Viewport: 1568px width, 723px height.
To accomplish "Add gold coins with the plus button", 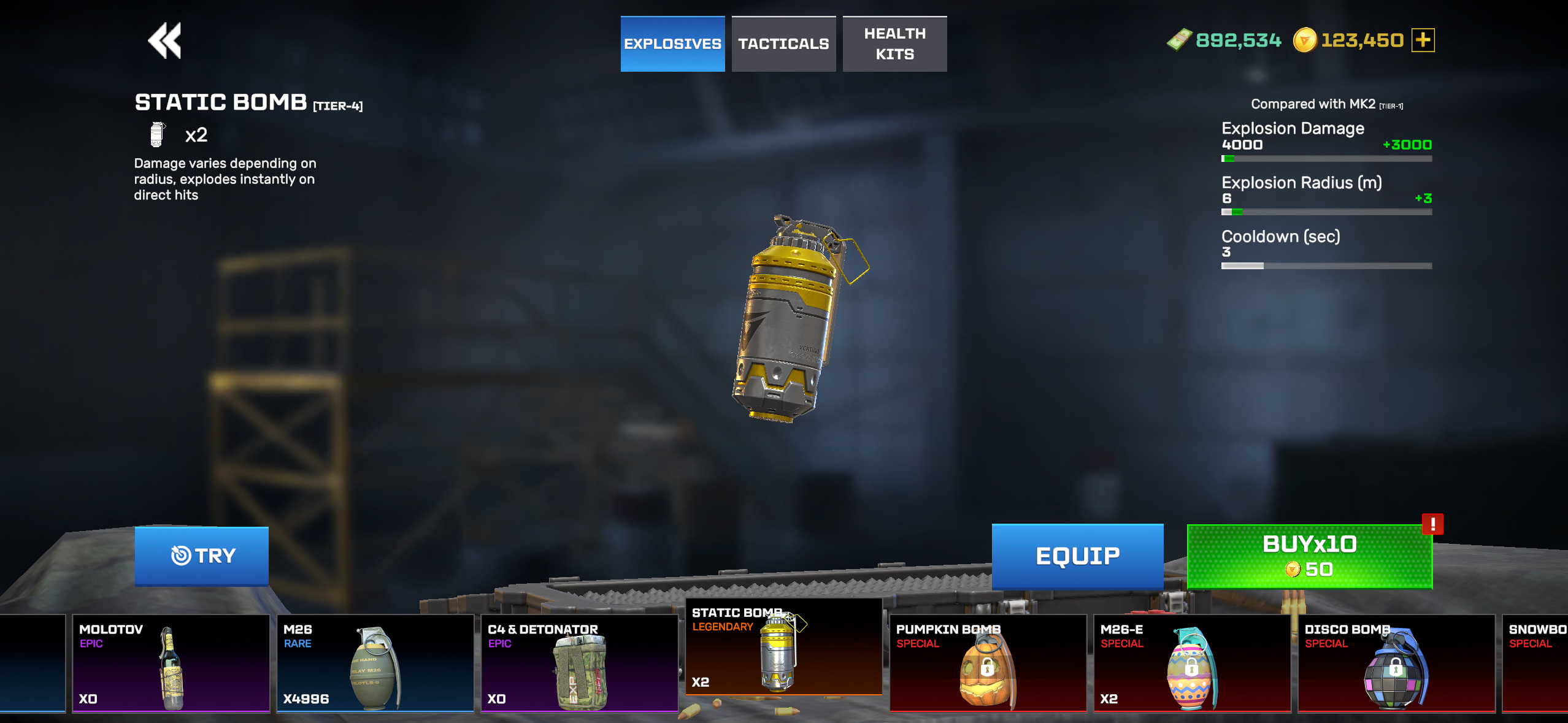I will [1423, 40].
